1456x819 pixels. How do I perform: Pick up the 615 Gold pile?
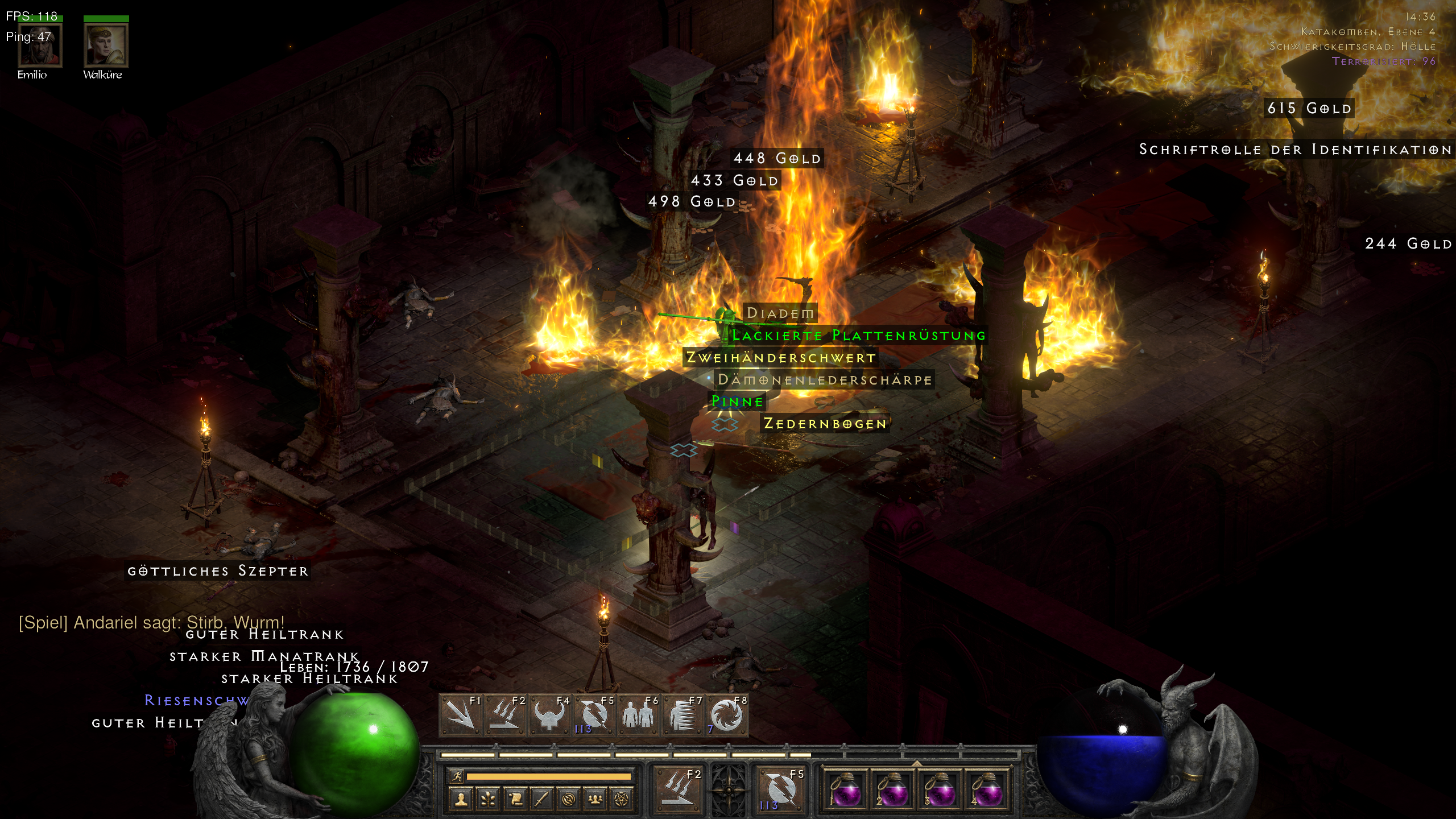click(x=1308, y=108)
